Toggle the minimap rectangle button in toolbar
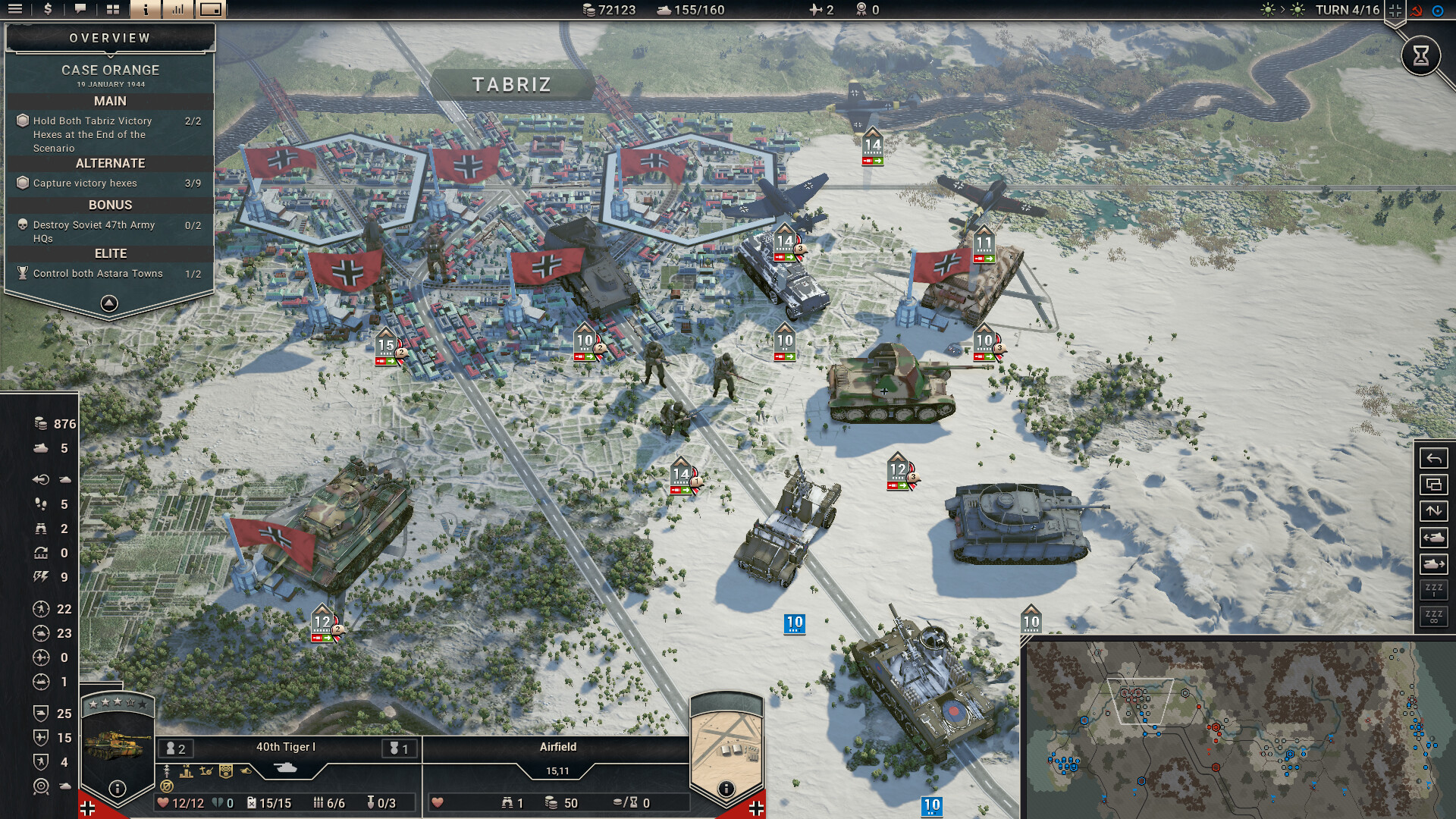The width and height of the screenshot is (1456, 819). (211, 10)
